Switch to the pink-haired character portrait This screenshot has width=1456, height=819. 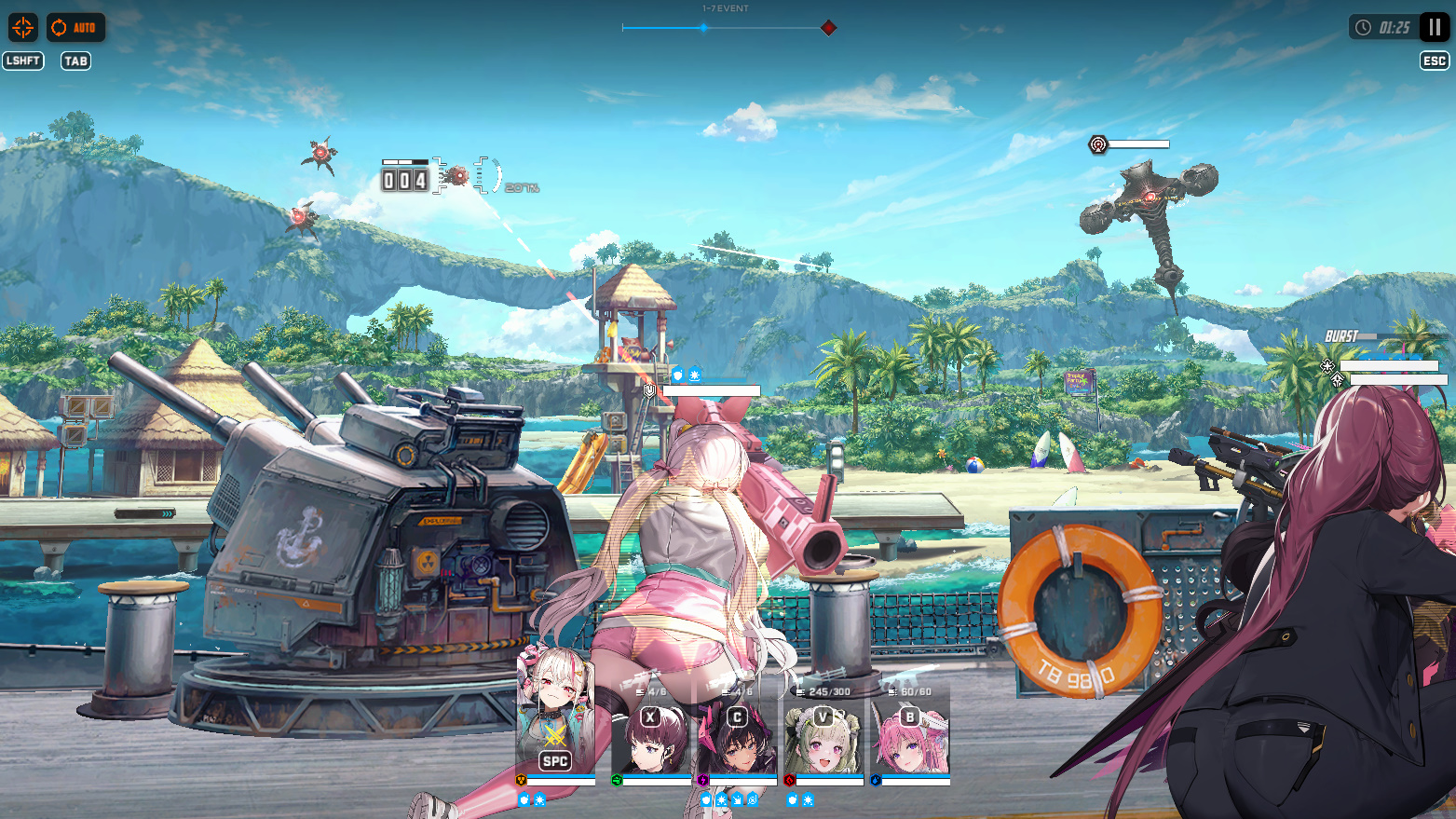click(910, 741)
